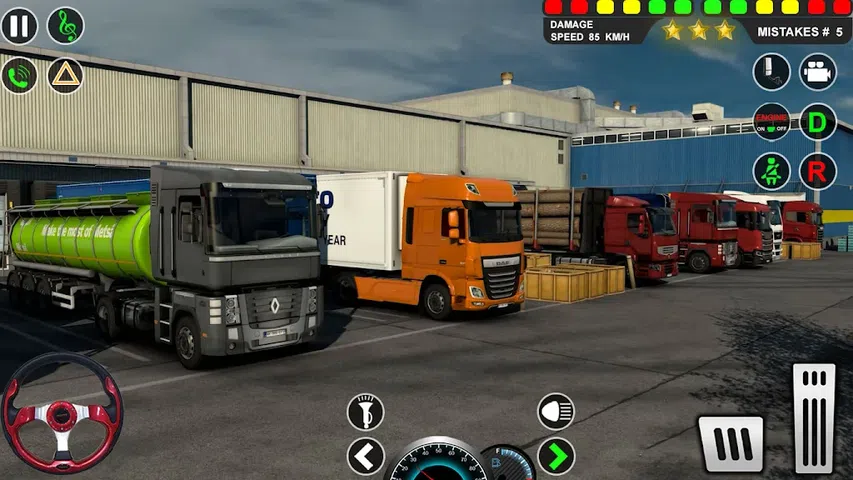Switch on the headlights
This screenshot has width=853, height=480.
(556, 411)
